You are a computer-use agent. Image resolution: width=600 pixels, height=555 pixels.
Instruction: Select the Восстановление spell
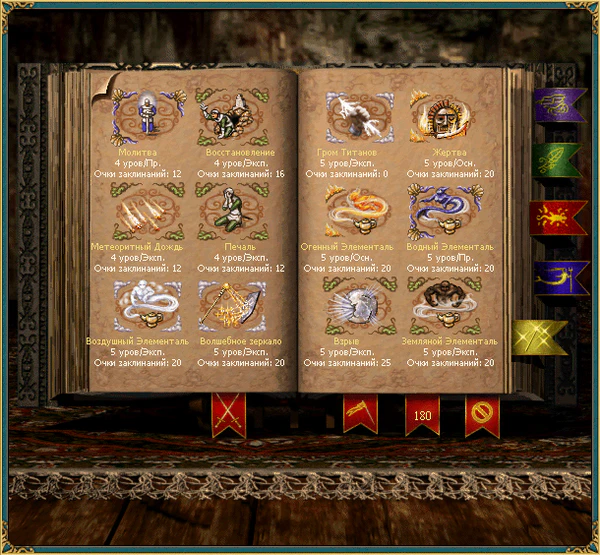pos(233,115)
